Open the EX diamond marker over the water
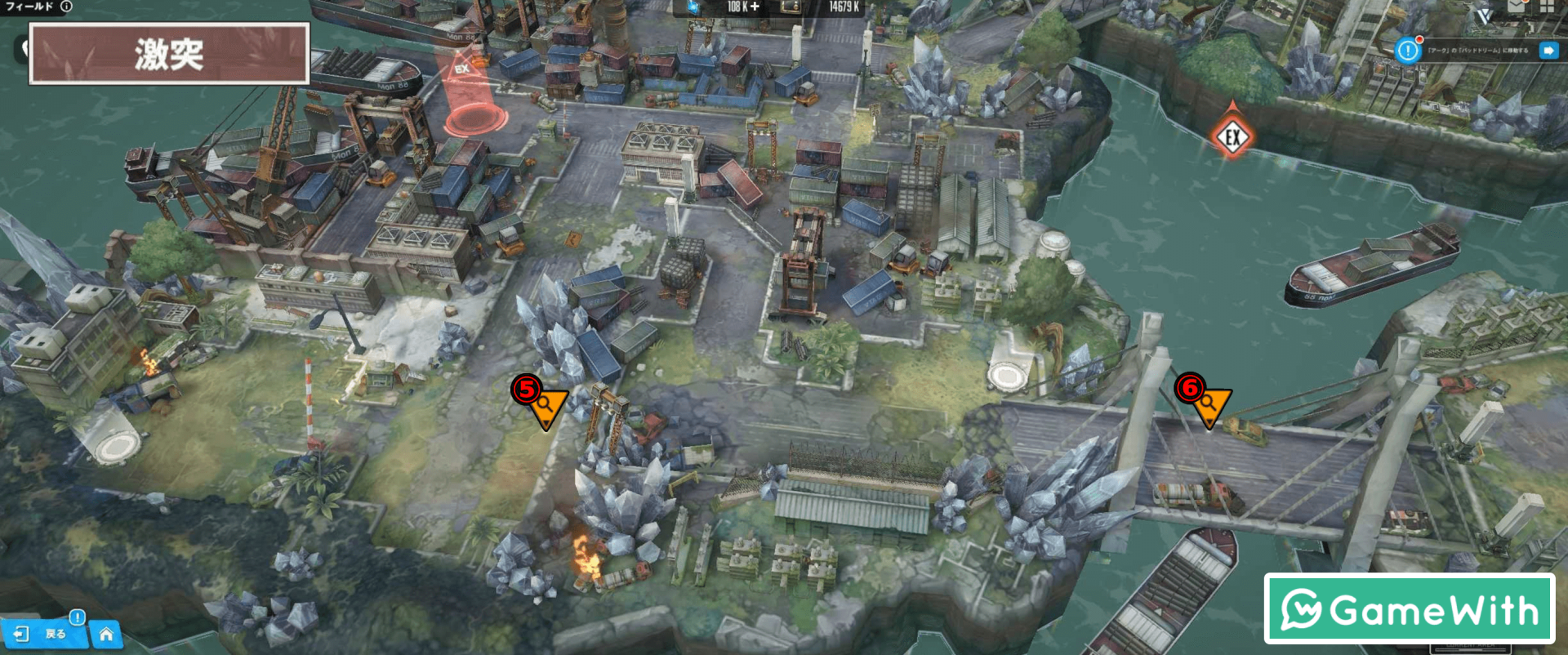 tap(1232, 136)
